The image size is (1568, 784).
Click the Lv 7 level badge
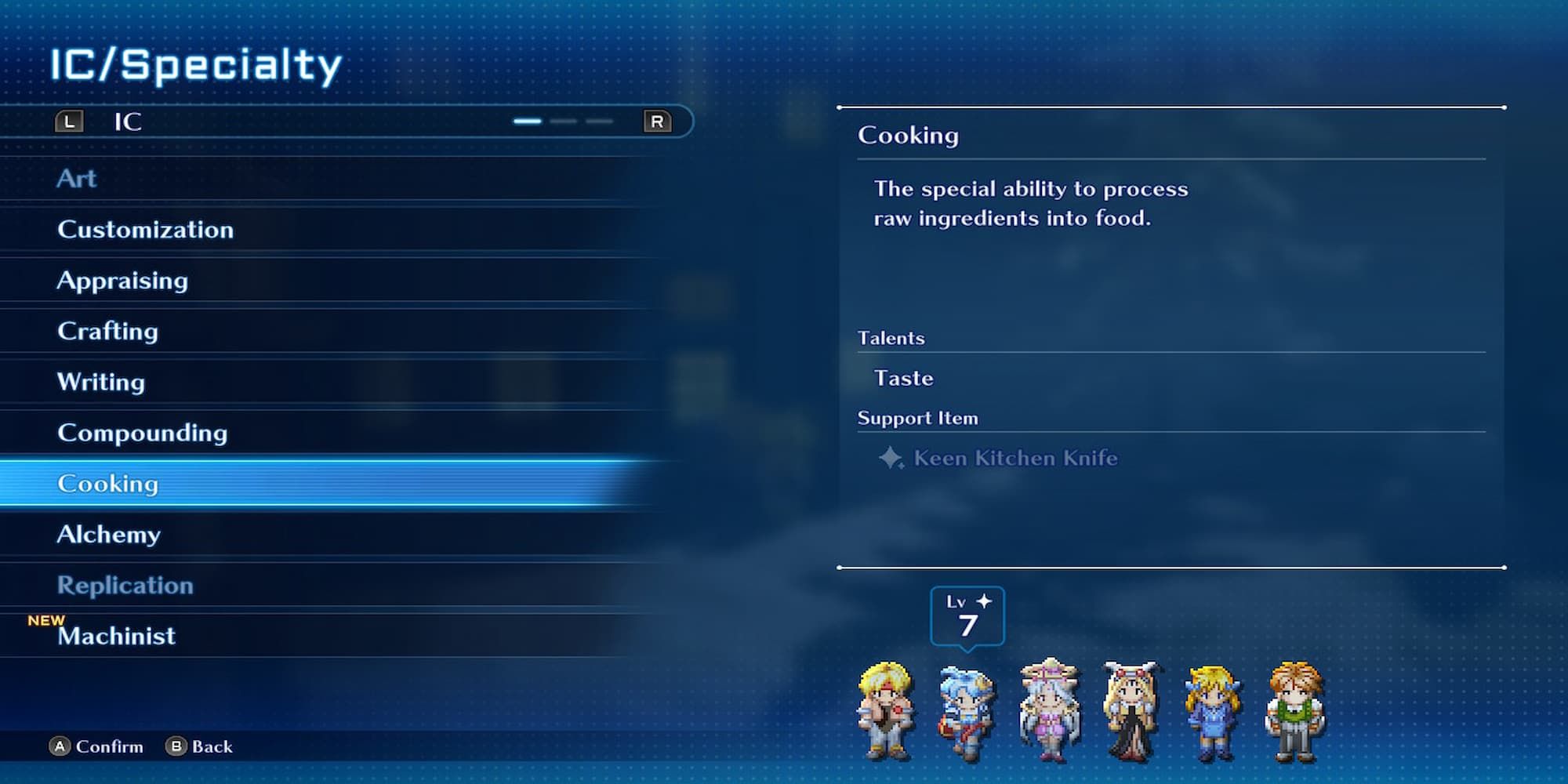(968, 617)
